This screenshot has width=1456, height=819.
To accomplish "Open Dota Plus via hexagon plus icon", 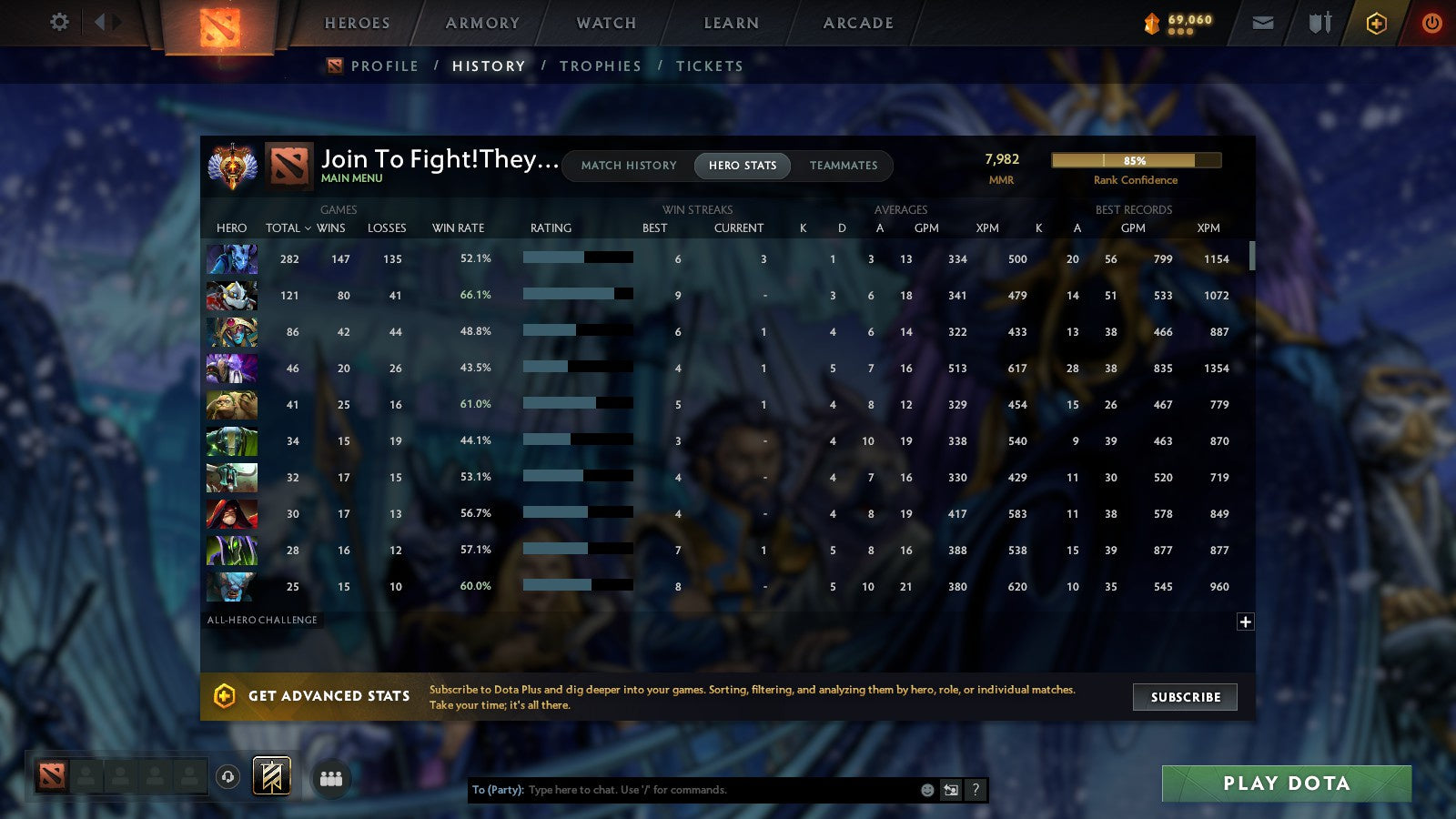I will (1375, 23).
